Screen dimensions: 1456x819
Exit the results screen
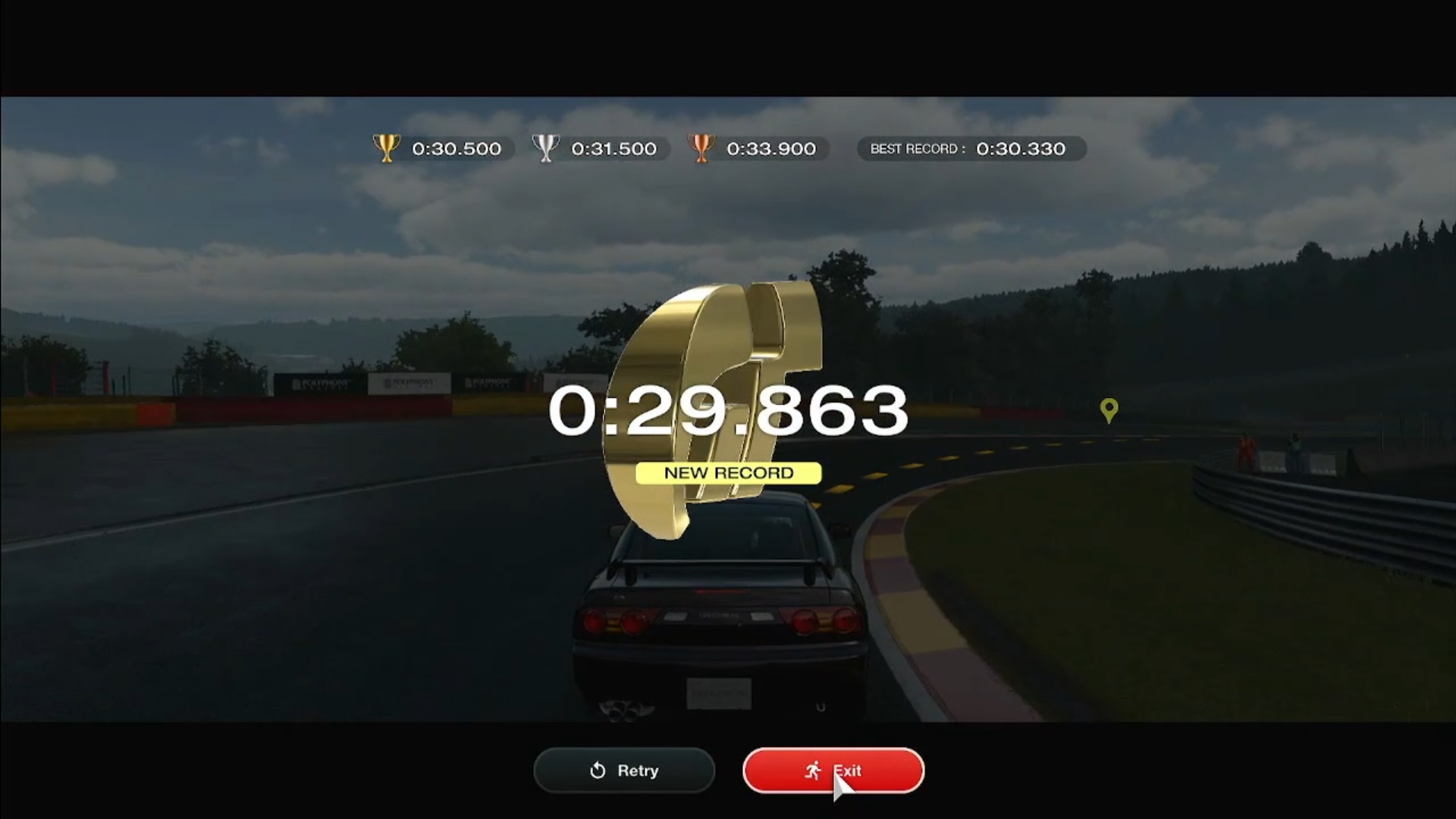click(x=833, y=770)
